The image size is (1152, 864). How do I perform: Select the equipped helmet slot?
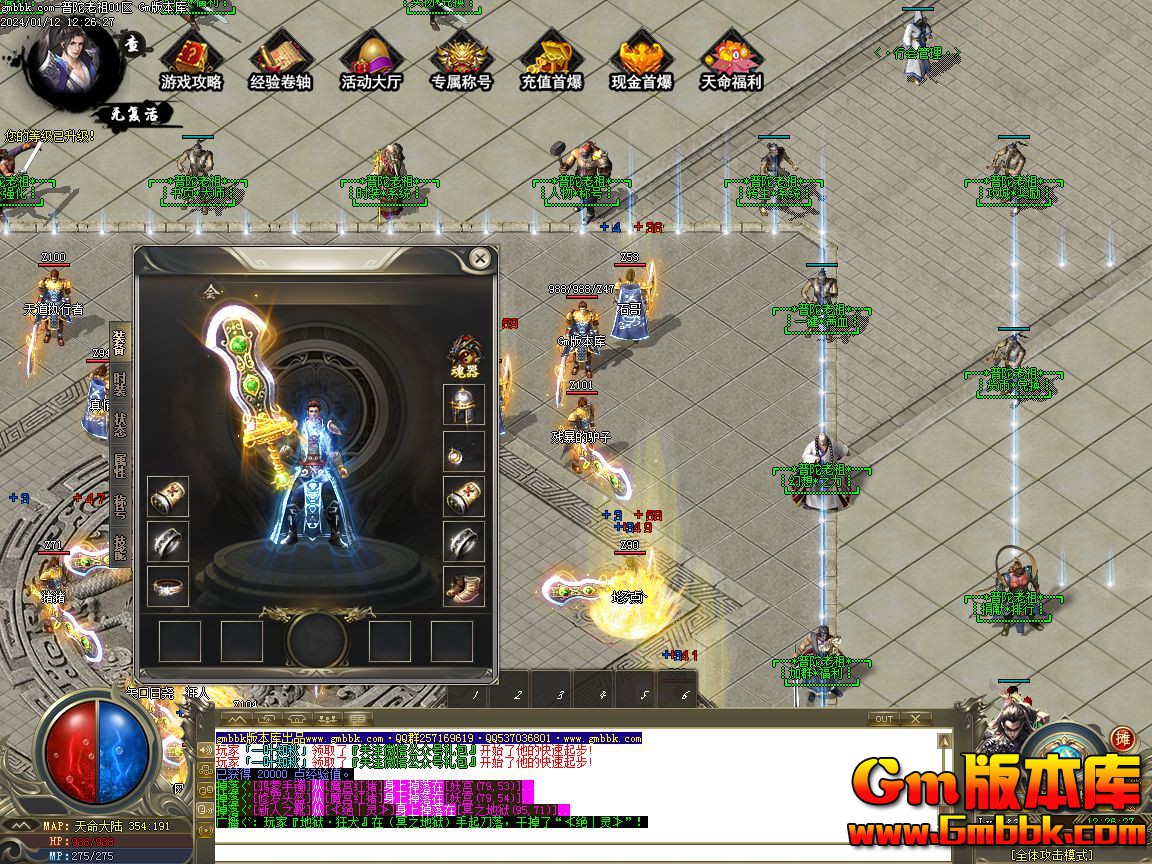tap(464, 406)
